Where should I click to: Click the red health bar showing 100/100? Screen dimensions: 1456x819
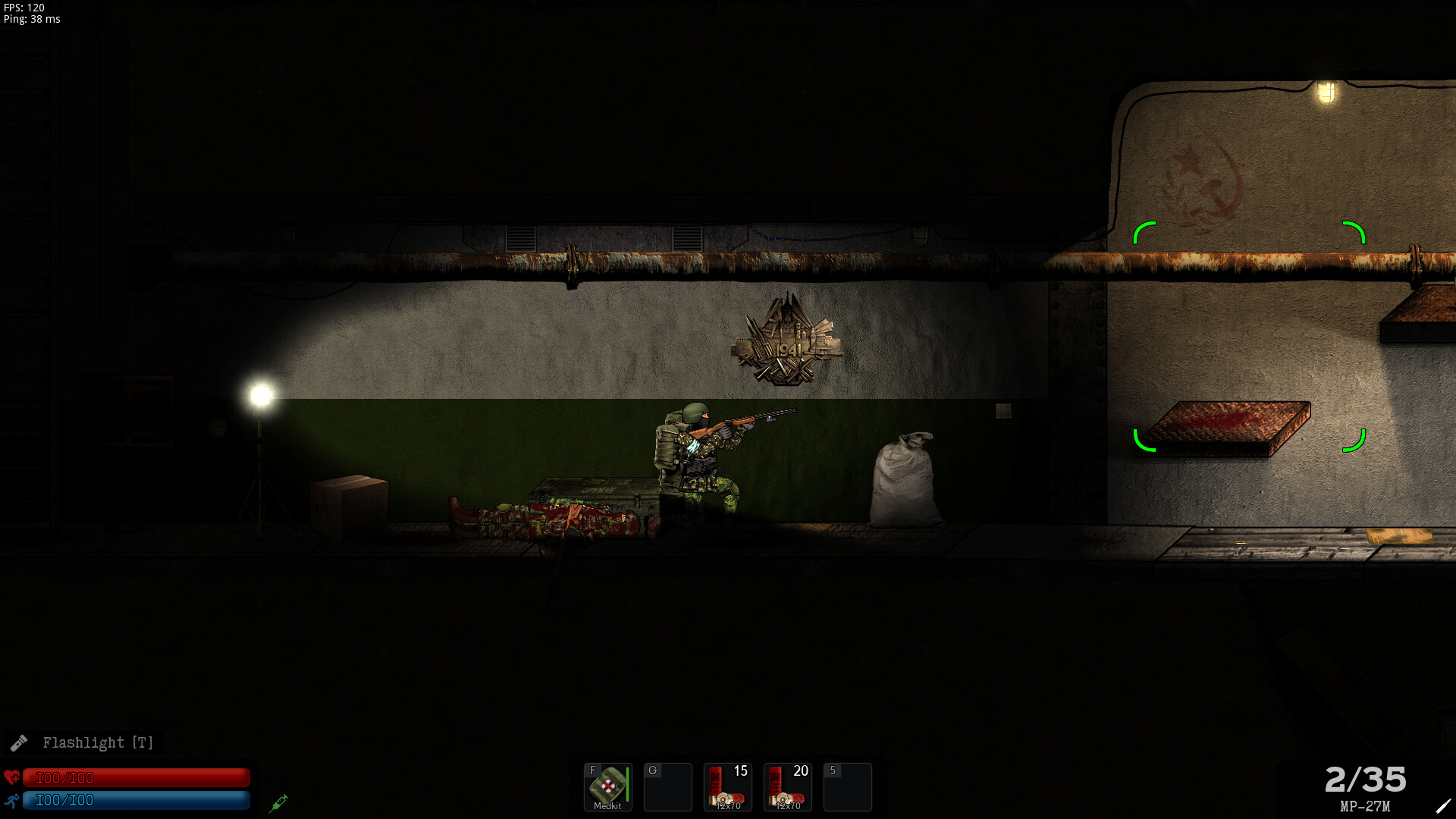pos(136,777)
